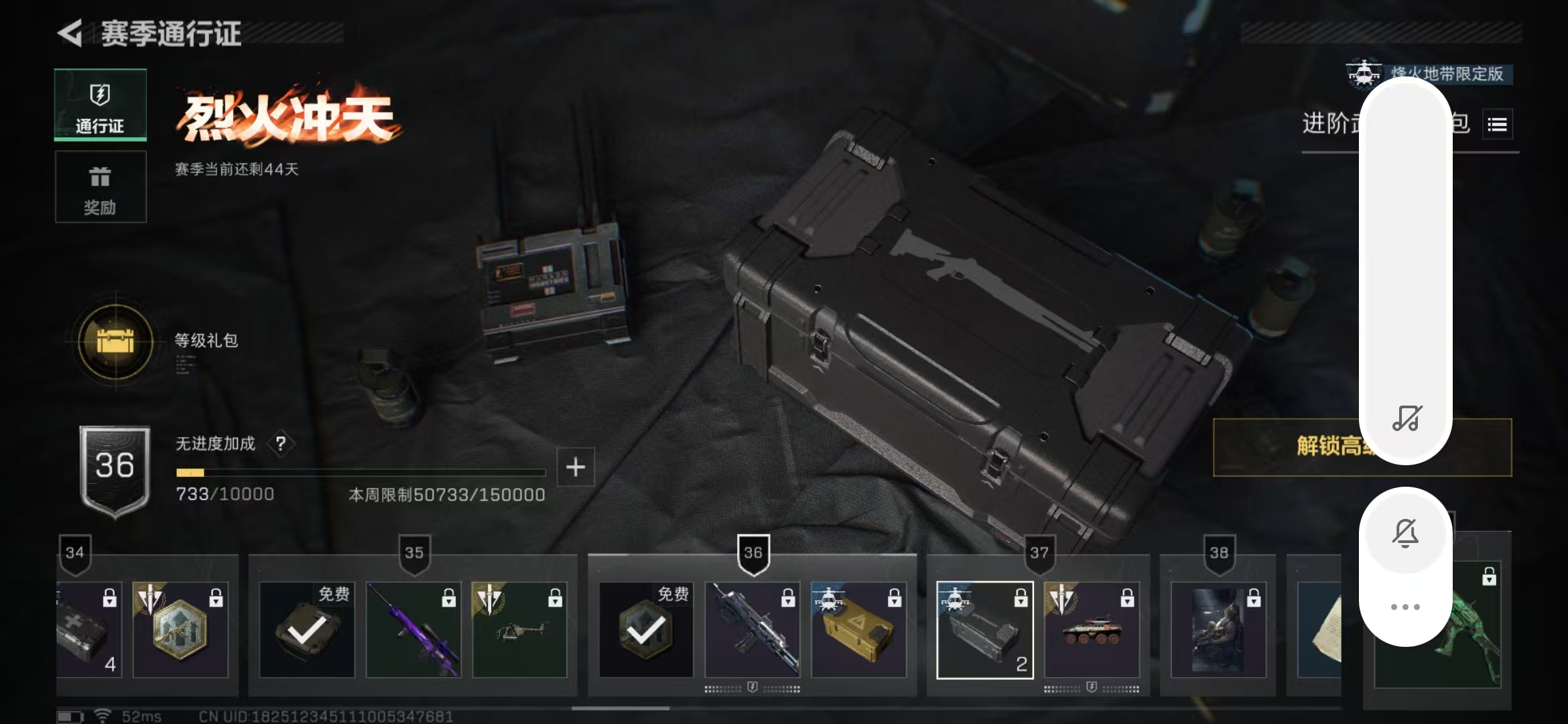The height and width of the screenshot is (724, 1568).
Task: Select the helicopter reward at level 35
Action: (520, 629)
